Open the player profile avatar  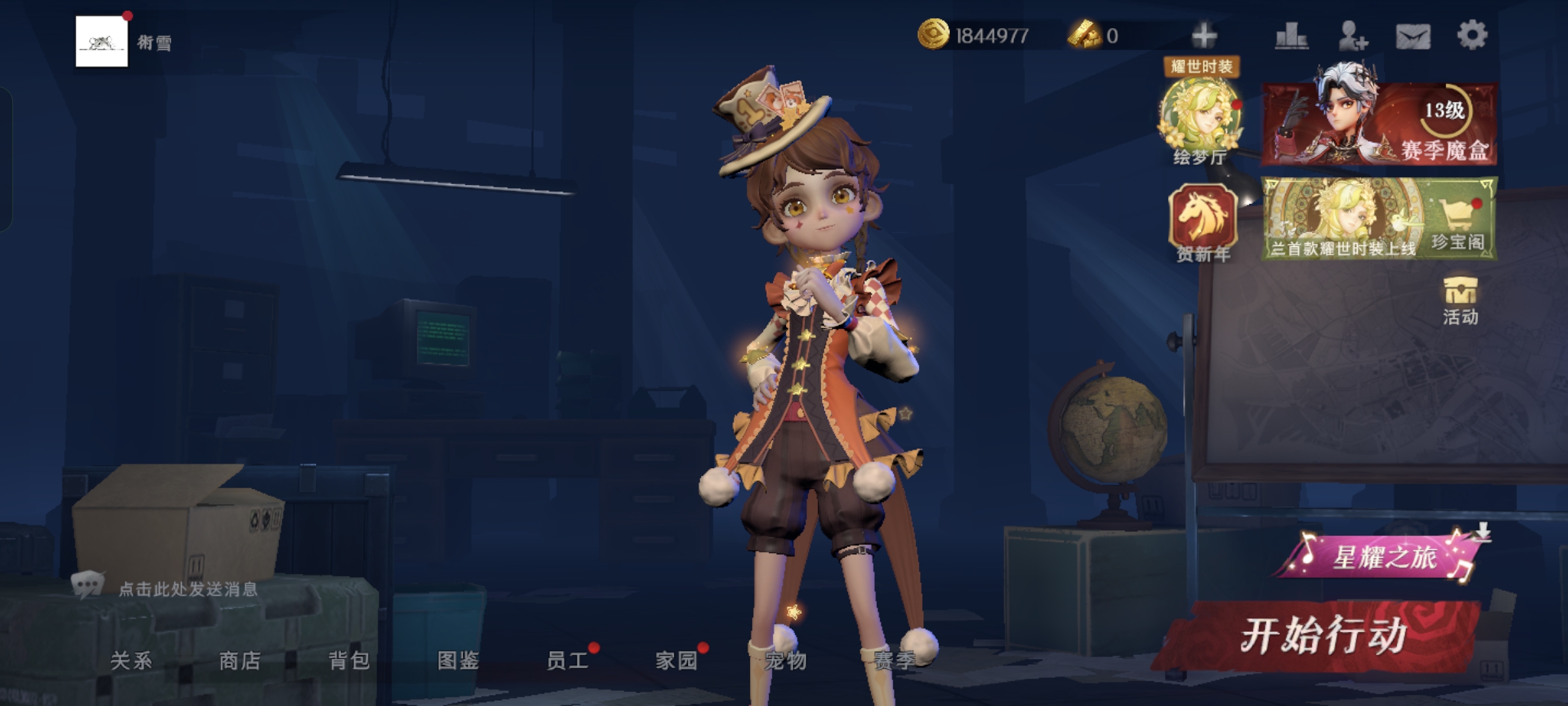[x=101, y=41]
